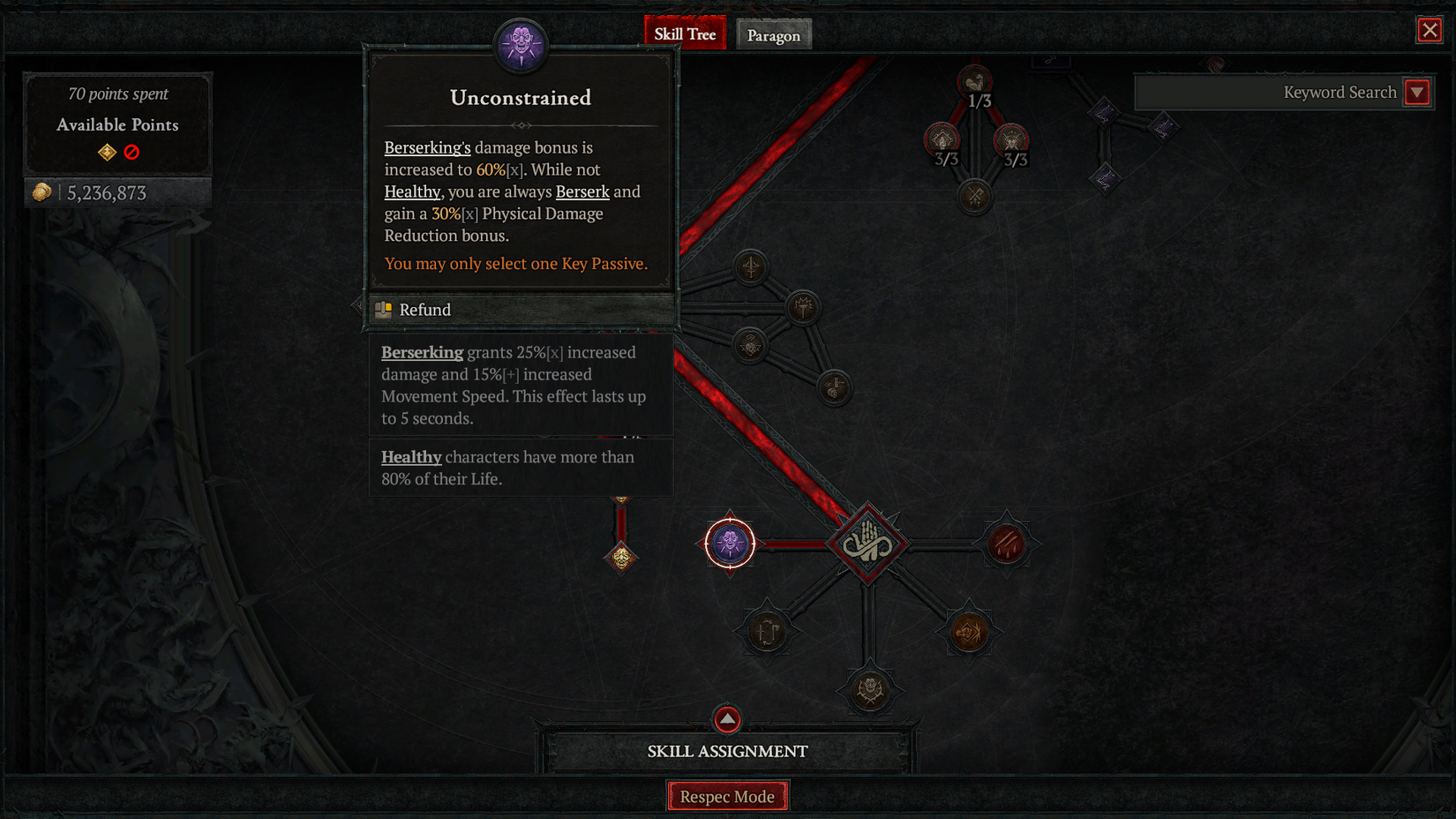Click the 1/3 ranked passive node
This screenshot has width=1456, height=819.
coord(974,80)
